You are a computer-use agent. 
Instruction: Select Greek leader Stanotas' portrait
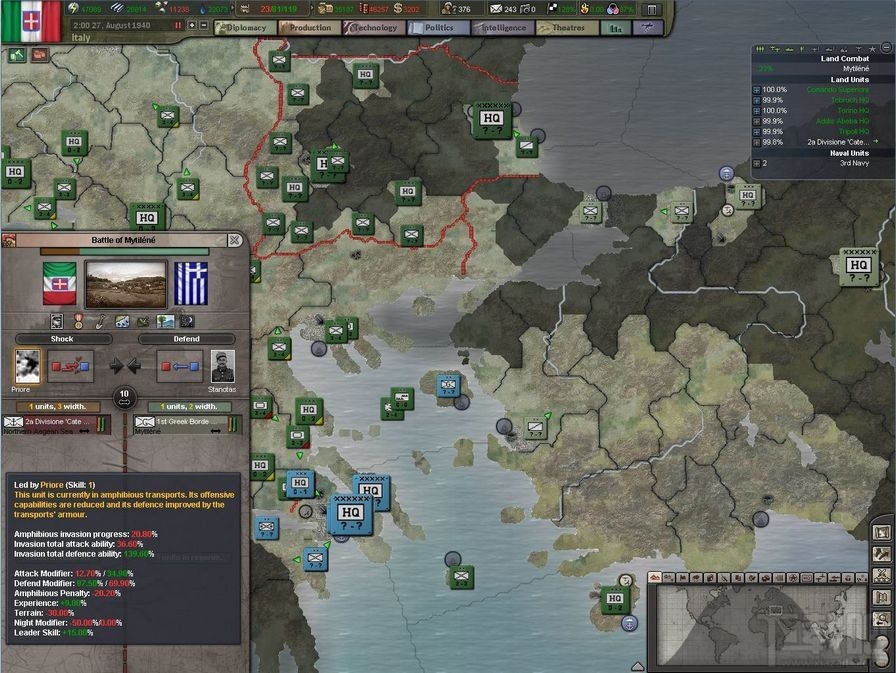[x=223, y=366]
